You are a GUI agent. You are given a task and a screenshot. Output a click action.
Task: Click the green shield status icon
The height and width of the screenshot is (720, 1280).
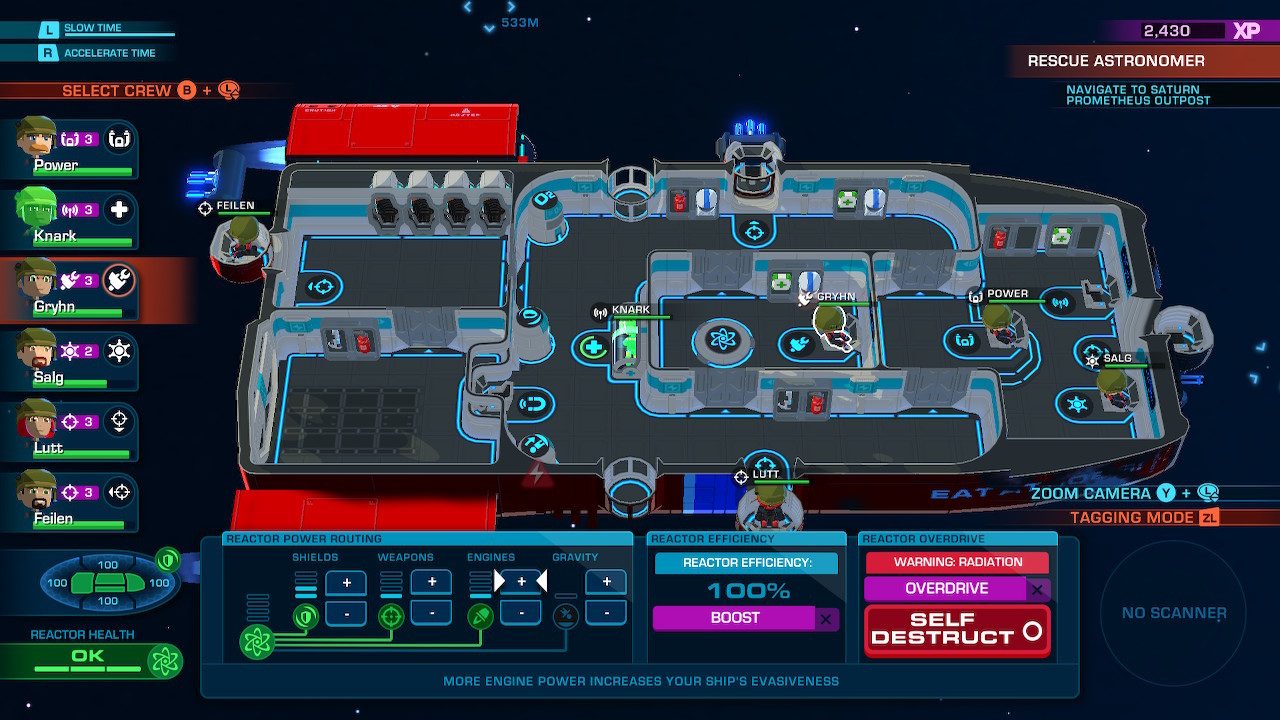[167, 559]
